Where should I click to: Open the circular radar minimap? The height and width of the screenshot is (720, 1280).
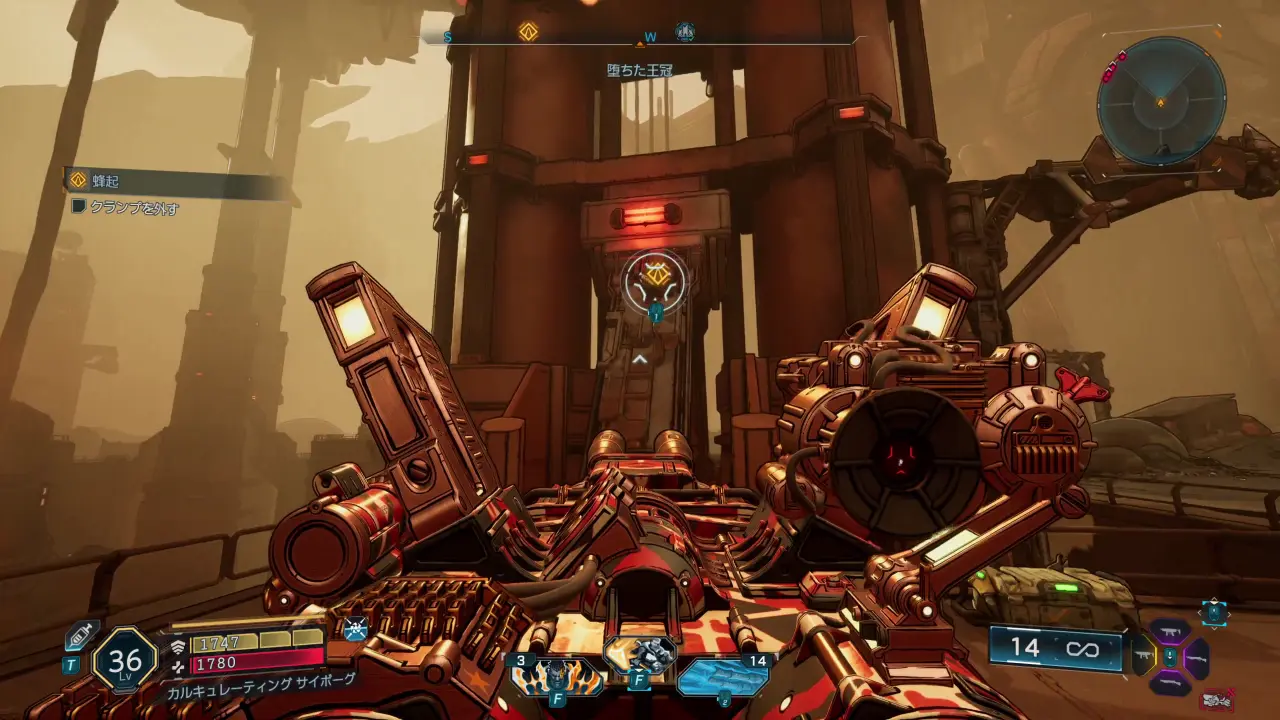click(1161, 100)
